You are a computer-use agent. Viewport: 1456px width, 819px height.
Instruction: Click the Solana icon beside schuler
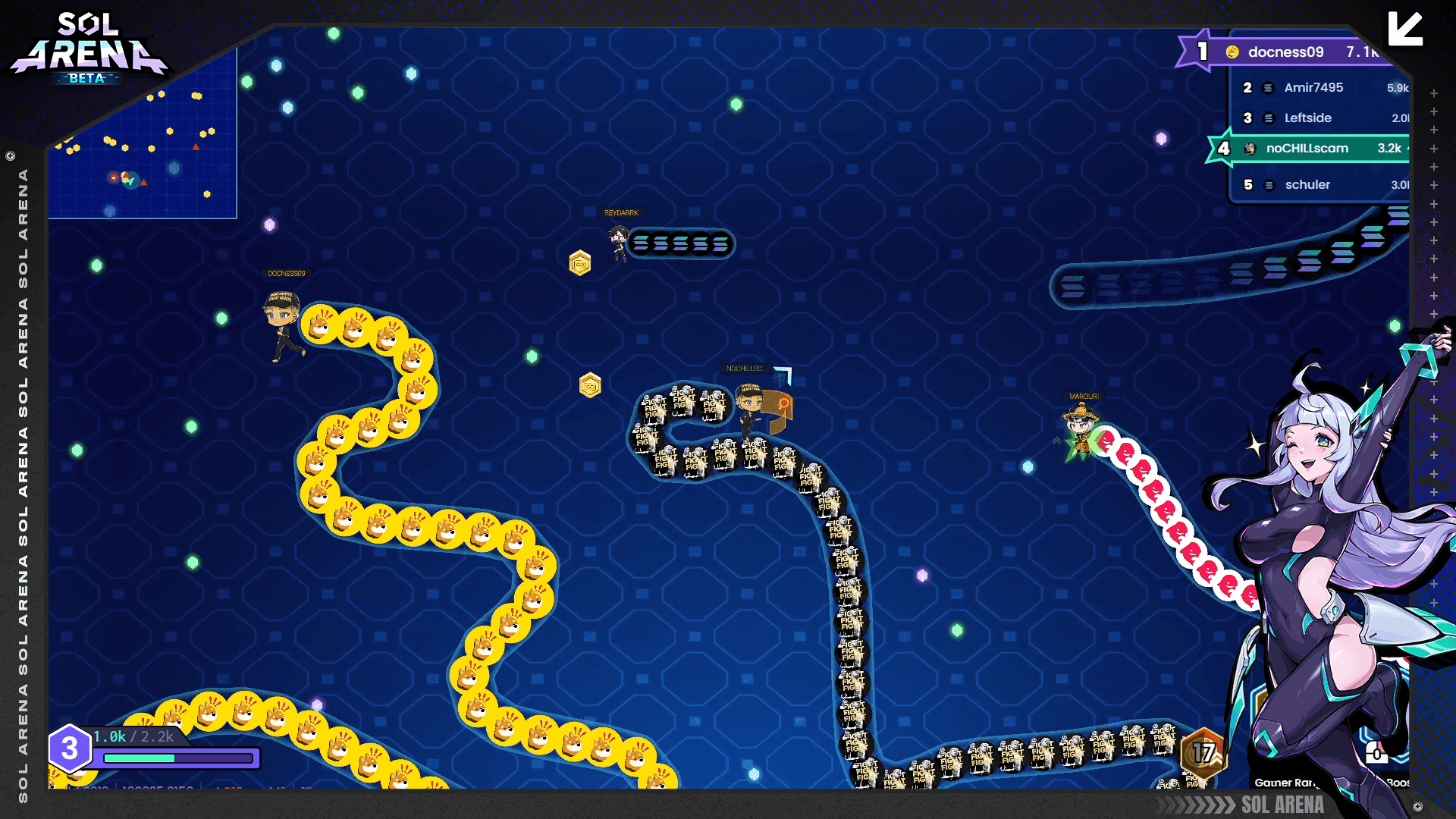point(1268,184)
